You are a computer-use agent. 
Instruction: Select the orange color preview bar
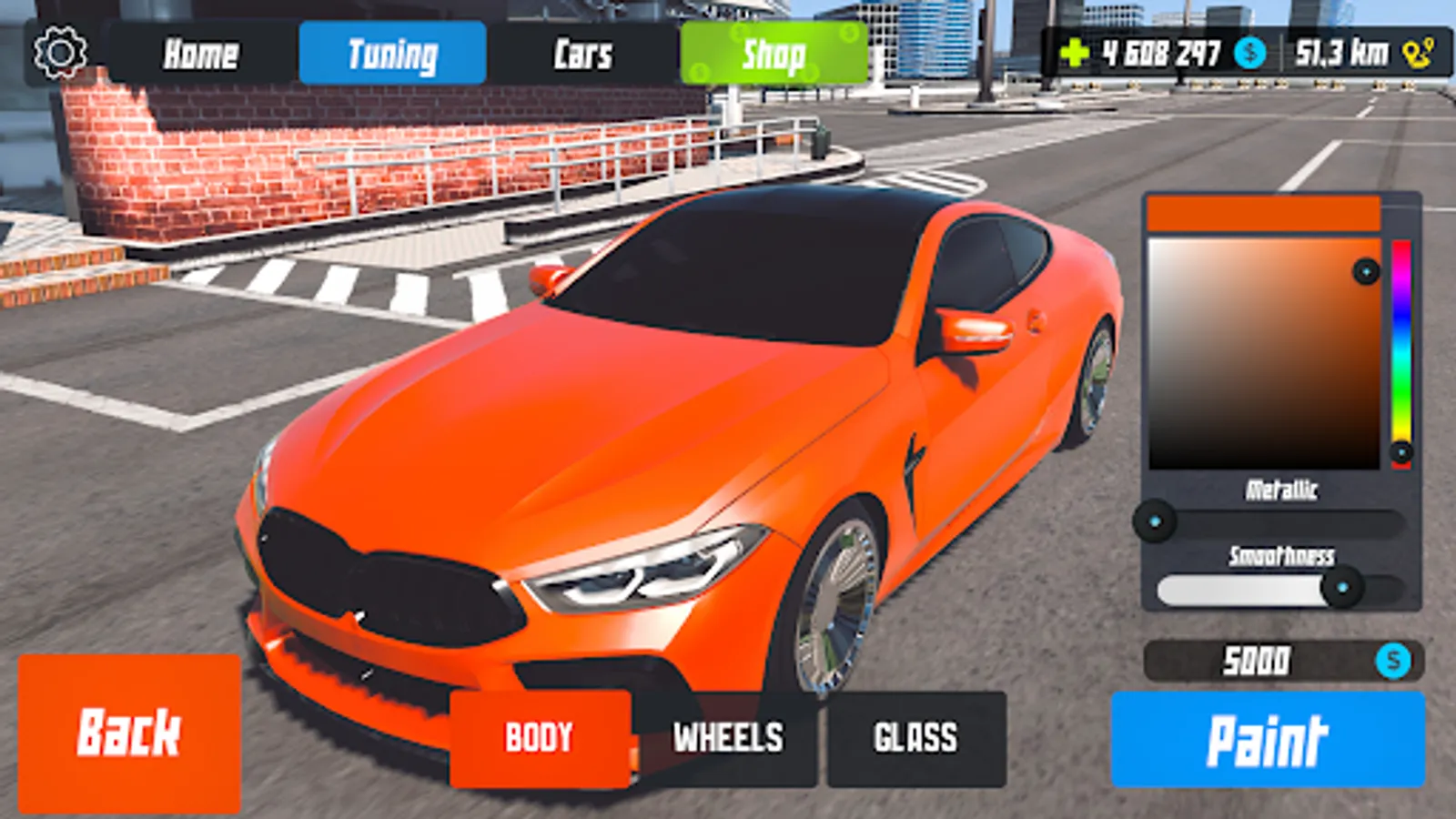coord(1263,211)
